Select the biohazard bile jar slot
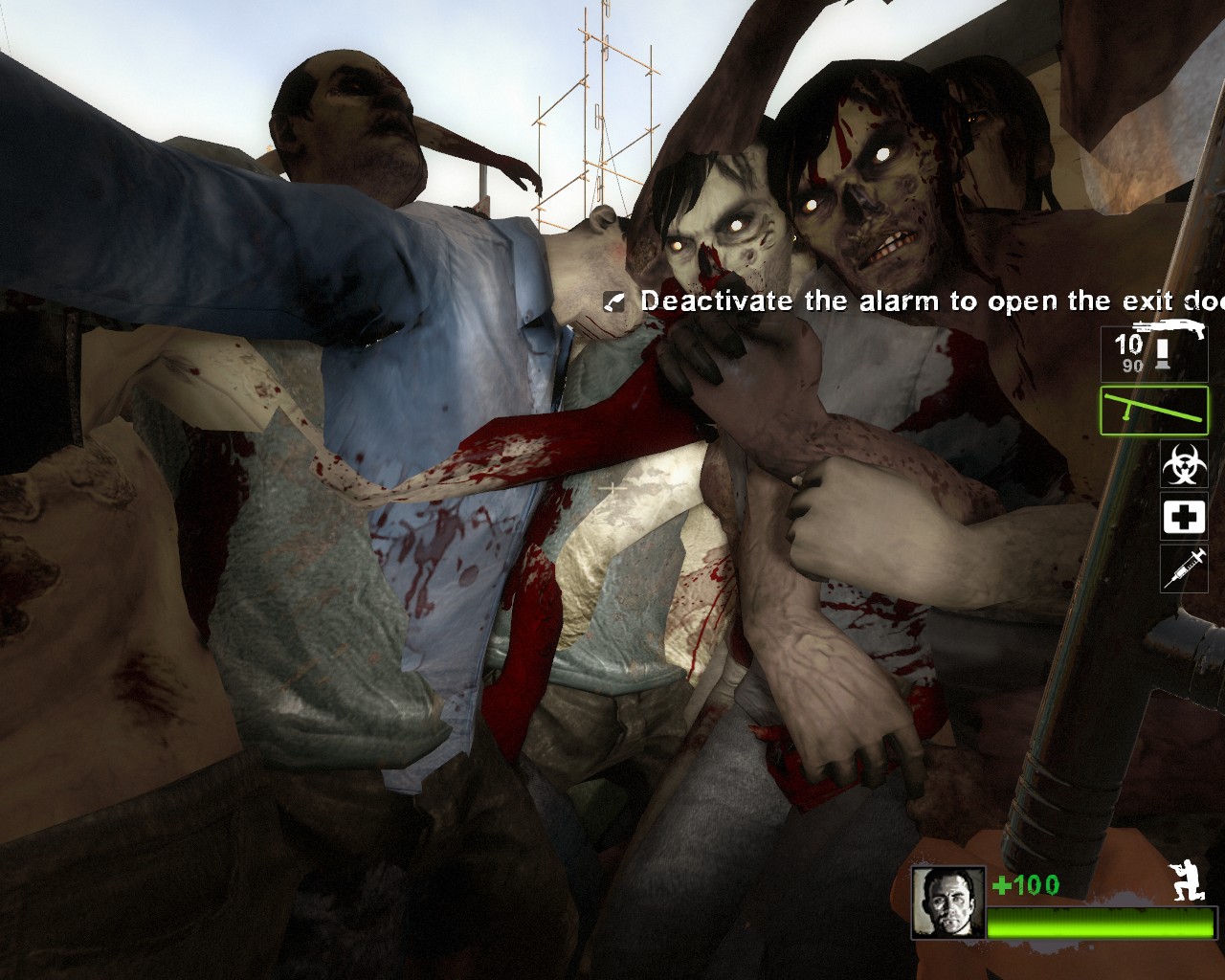 pos(1184,465)
